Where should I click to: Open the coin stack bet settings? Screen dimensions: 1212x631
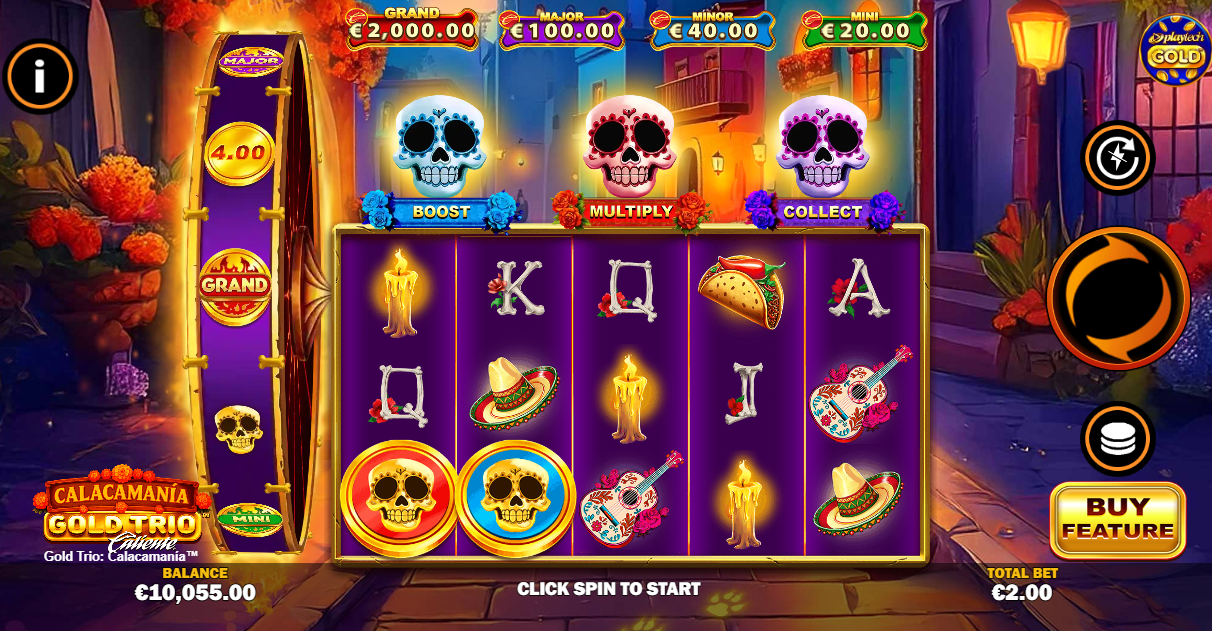click(x=1117, y=438)
